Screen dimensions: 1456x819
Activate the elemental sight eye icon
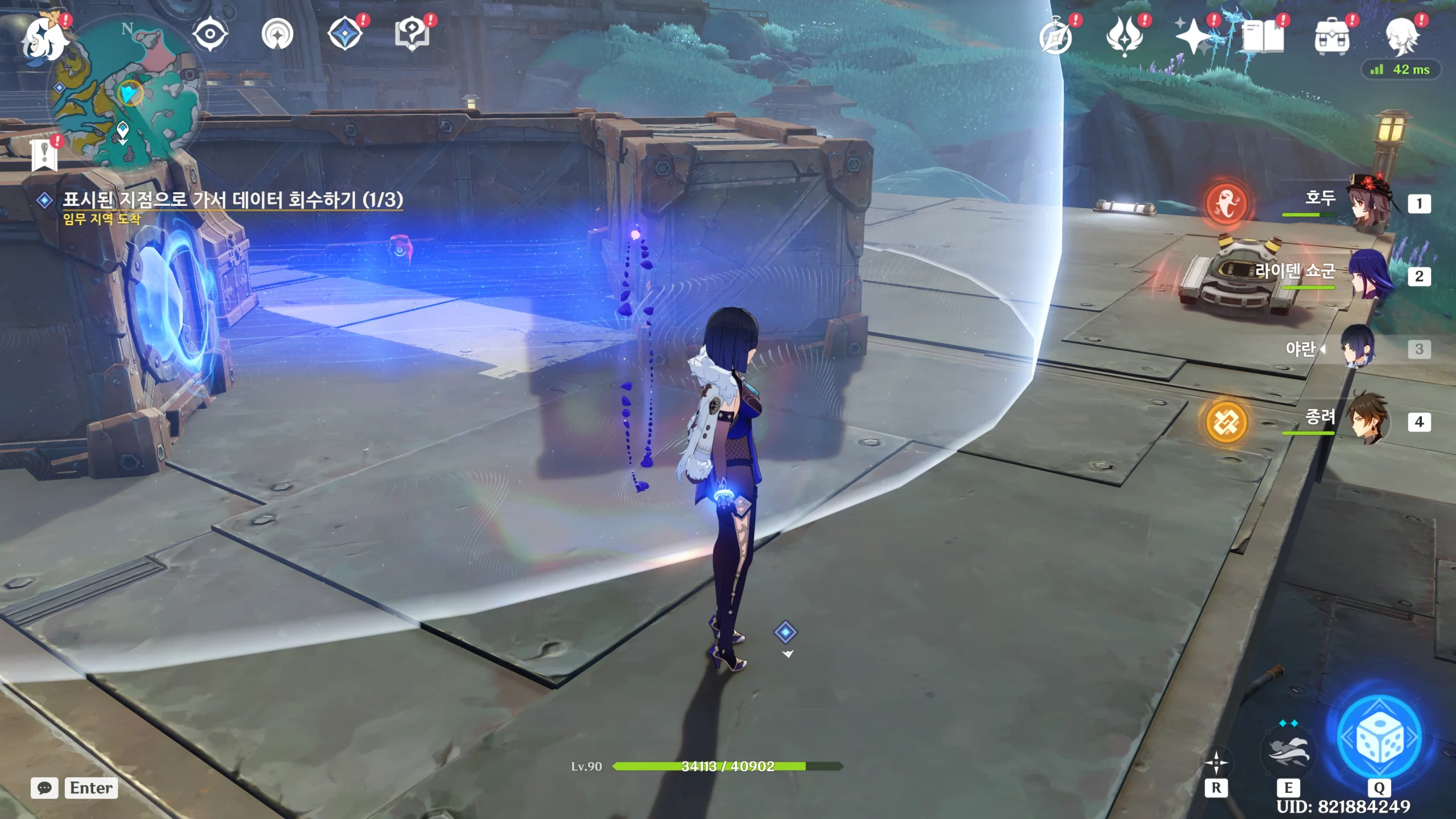tap(210, 34)
